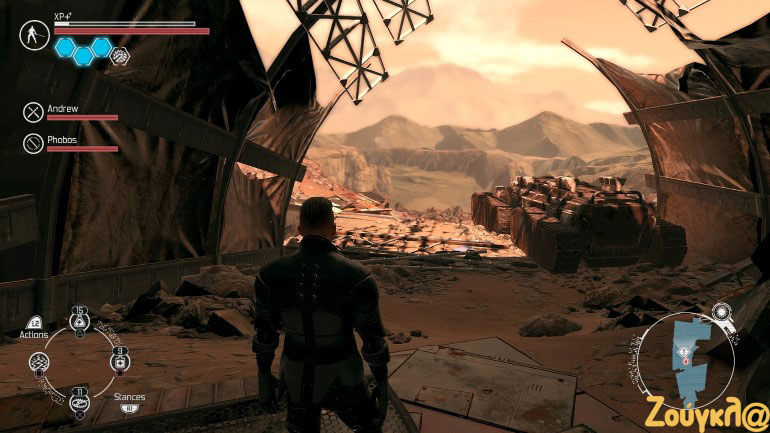
Task: Activate the patterned ability on the action wheel
Action: 40,362
